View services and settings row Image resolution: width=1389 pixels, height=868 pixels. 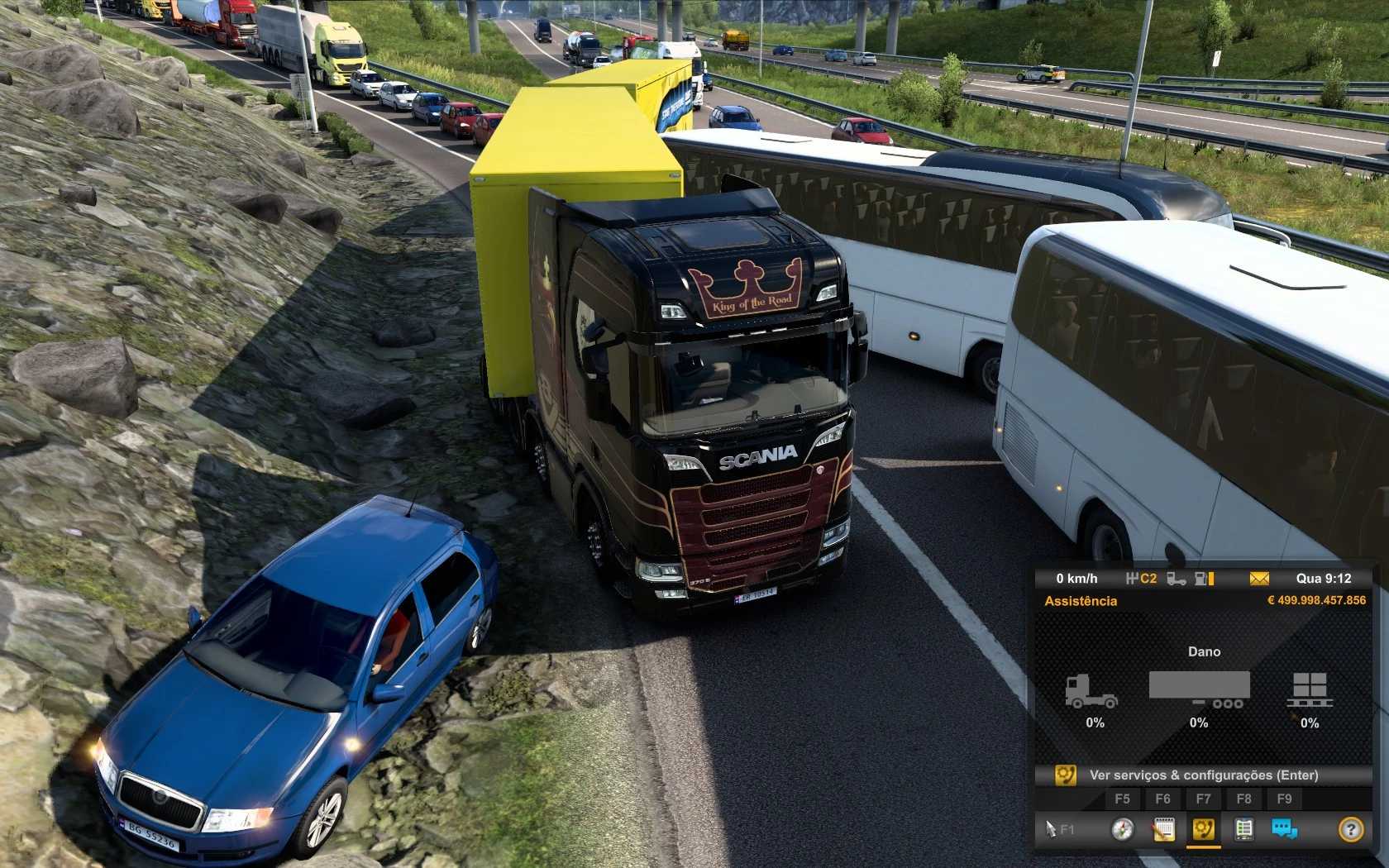(x=1203, y=775)
